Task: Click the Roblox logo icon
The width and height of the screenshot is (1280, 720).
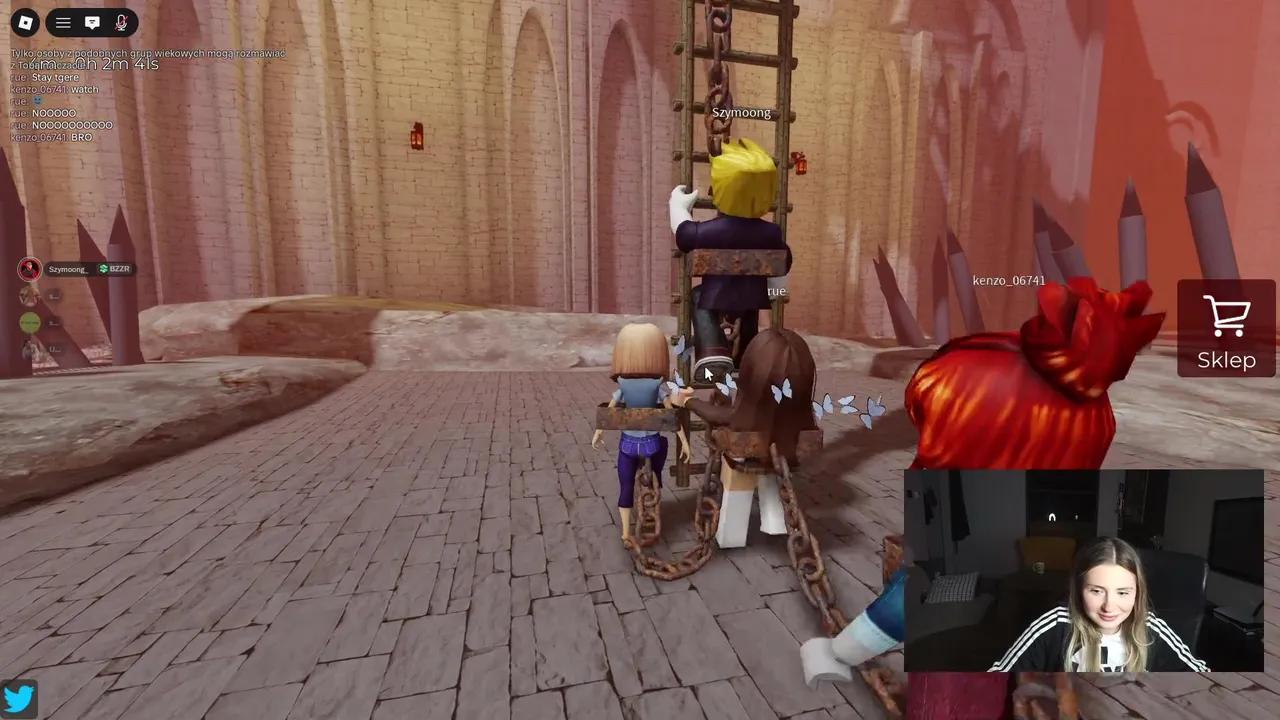Action: (26, 22)
